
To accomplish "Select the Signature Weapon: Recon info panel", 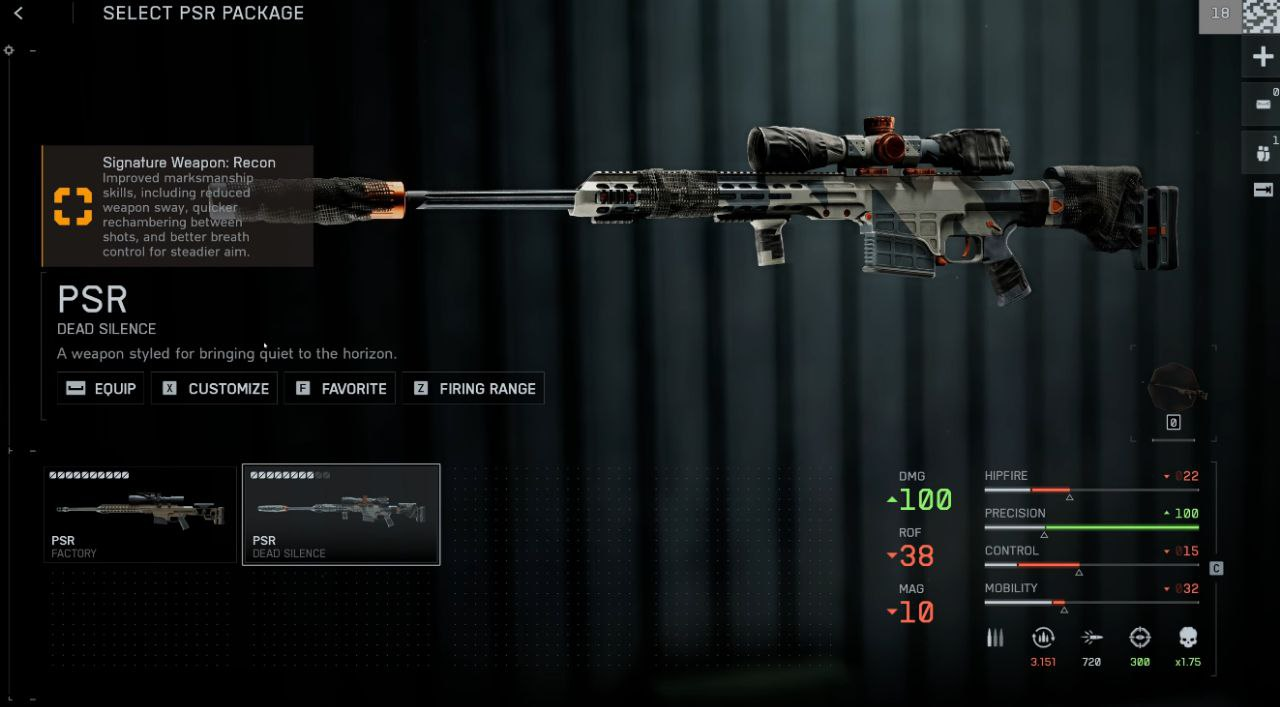I will click(x=177, y=206).
